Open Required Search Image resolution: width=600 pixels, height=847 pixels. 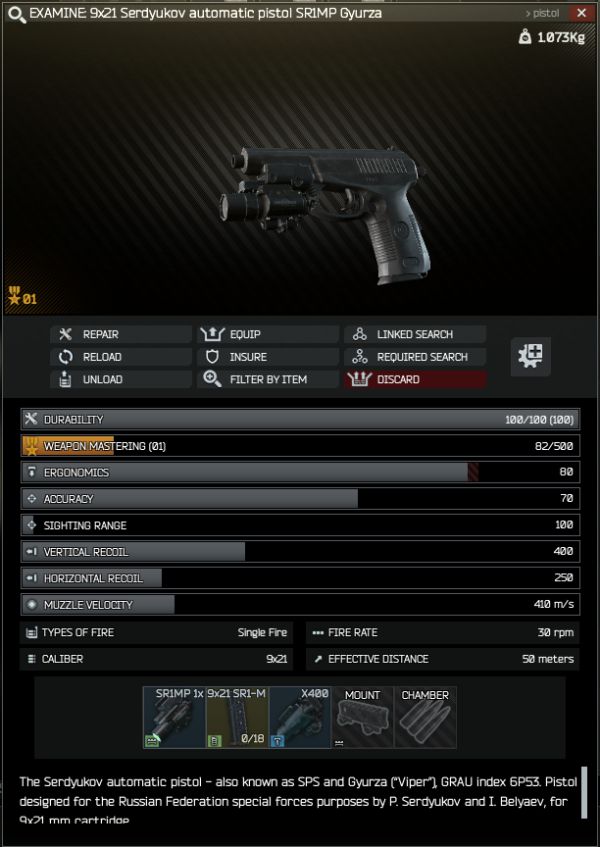click(x=415, y=357)
